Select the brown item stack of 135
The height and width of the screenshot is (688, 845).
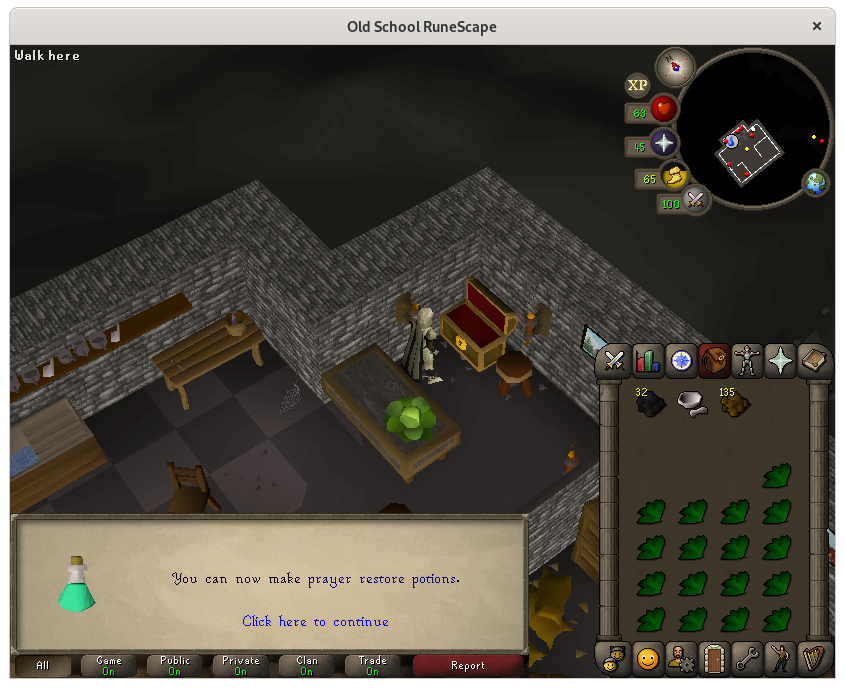click(734, 403)
